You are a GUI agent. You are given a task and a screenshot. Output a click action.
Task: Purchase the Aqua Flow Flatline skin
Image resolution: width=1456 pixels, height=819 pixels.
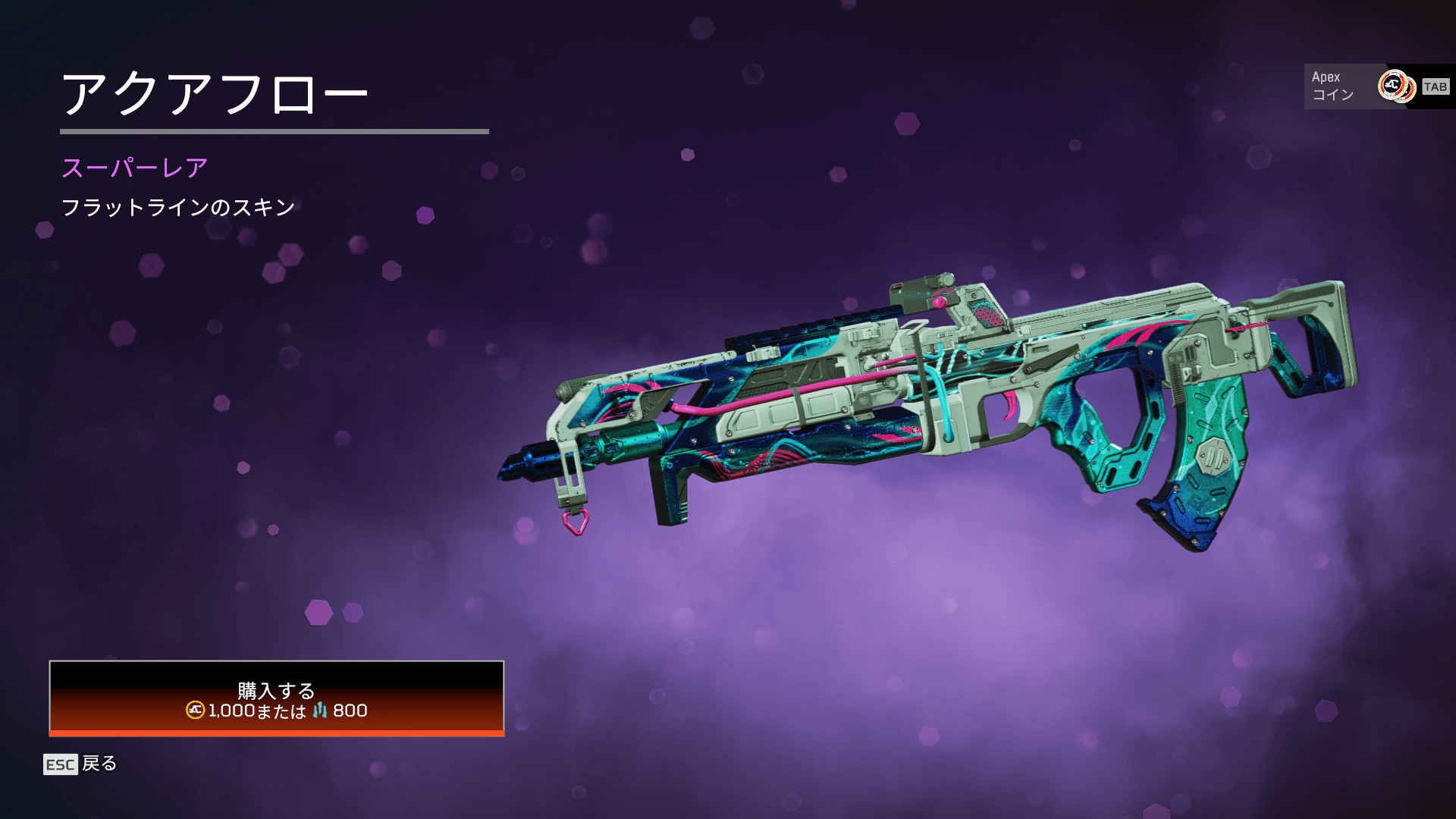(x=276, y=698)
